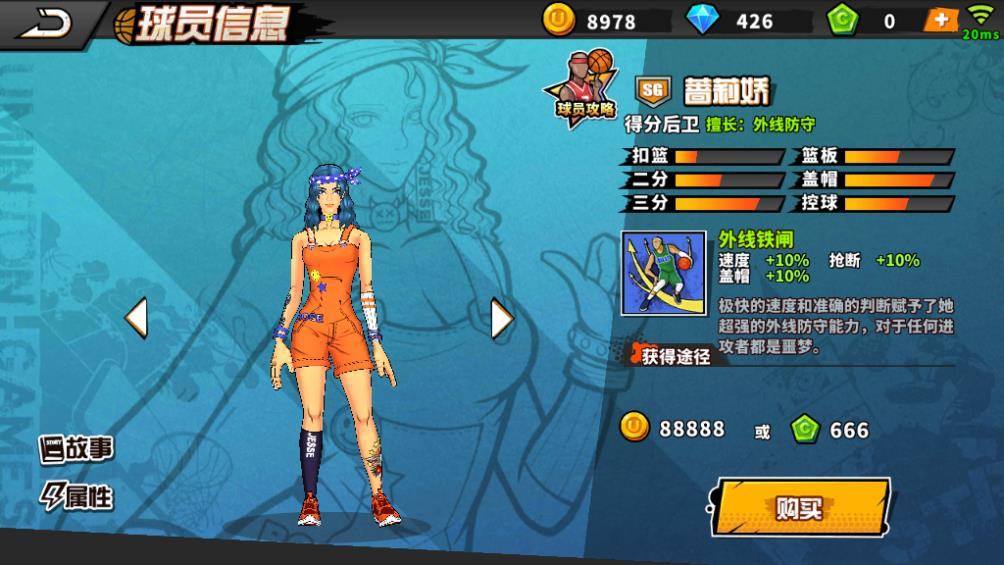The height and width of the screenshot is (565, 1004).
Task: Open the 故事 story button
Action: click(x=77, y=449)
